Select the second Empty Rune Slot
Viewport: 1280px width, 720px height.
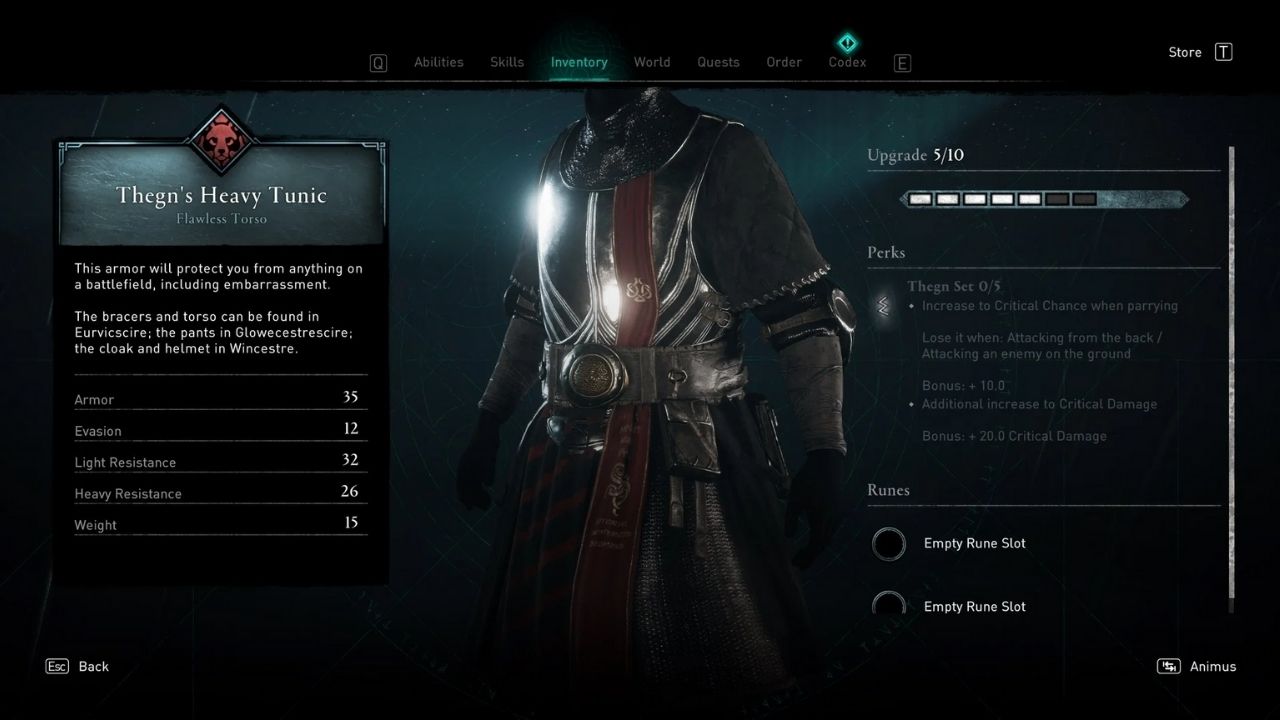[889, 606]
